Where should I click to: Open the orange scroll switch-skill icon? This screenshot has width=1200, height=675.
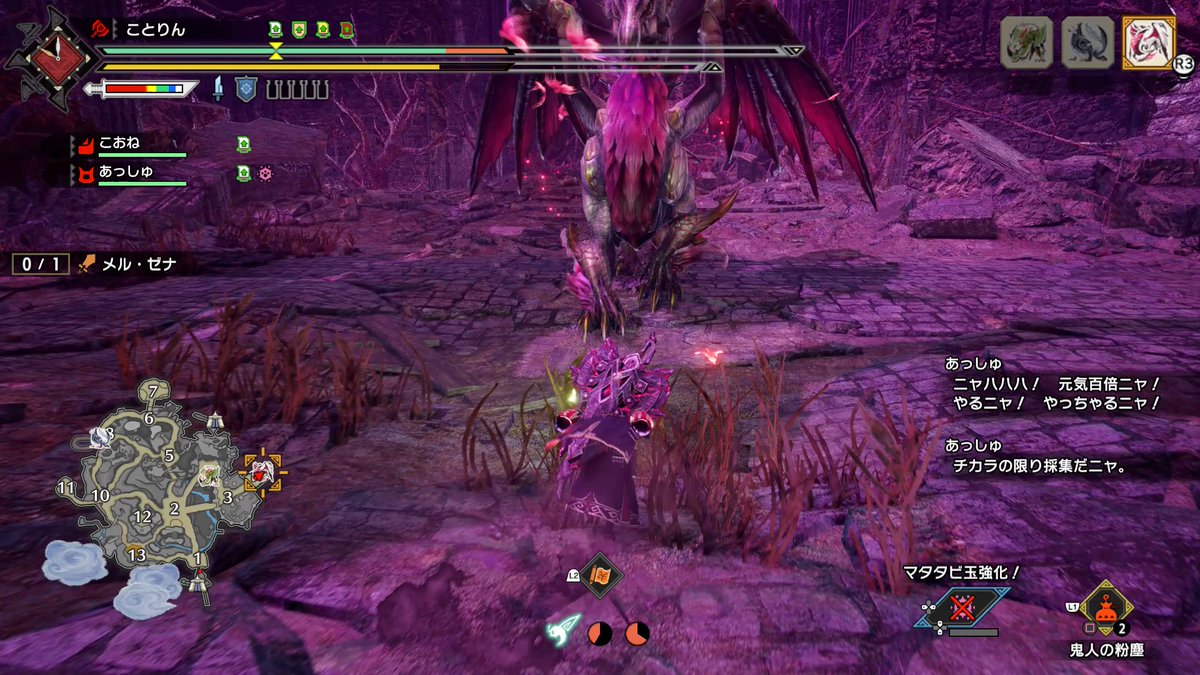(602, 575)
